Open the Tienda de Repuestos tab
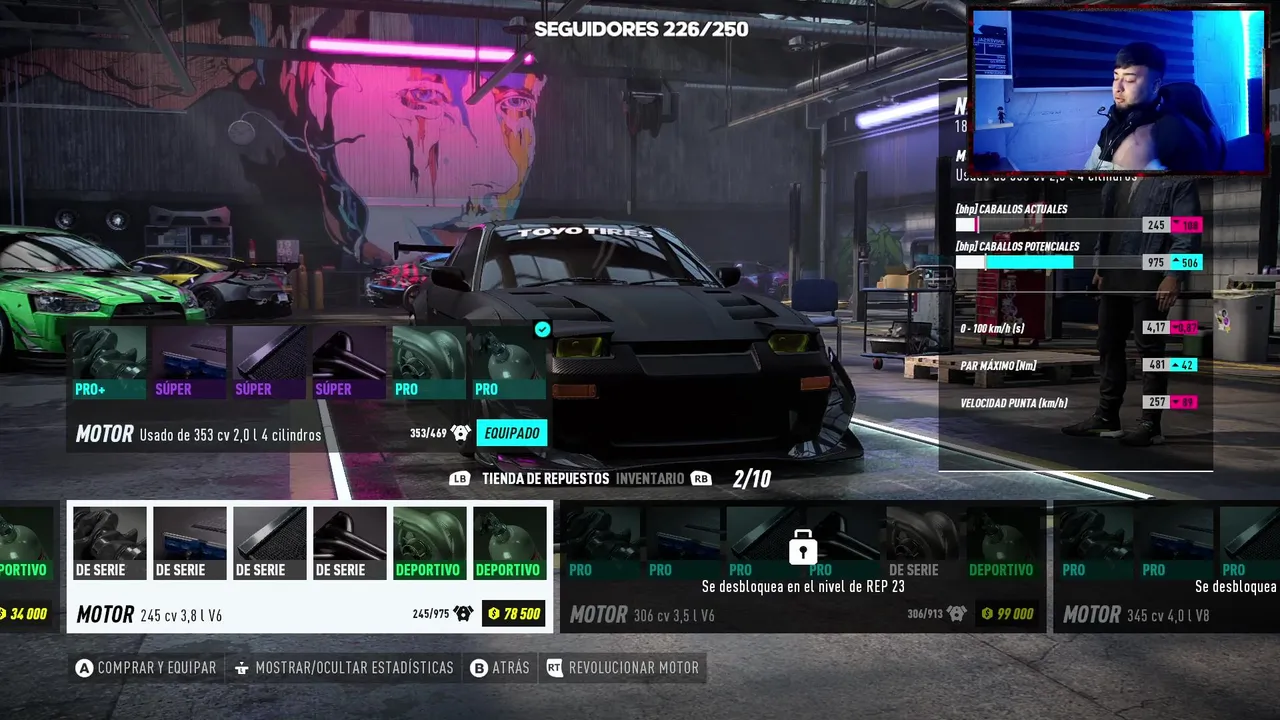This screenshot has width=1280, height=720. pyautogui.click(x=545, y=479)
